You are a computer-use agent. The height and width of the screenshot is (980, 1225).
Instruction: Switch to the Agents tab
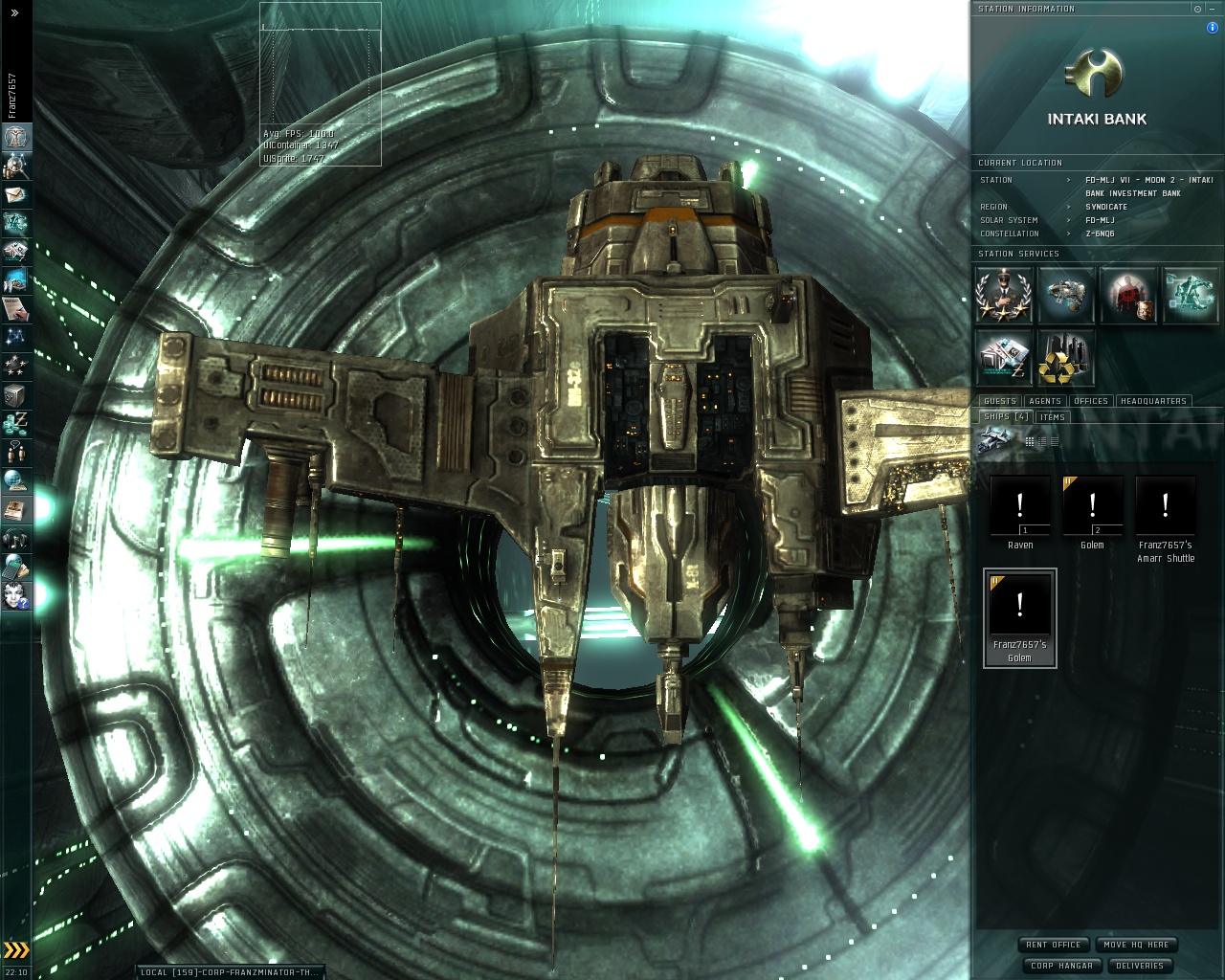(1044, 401)
